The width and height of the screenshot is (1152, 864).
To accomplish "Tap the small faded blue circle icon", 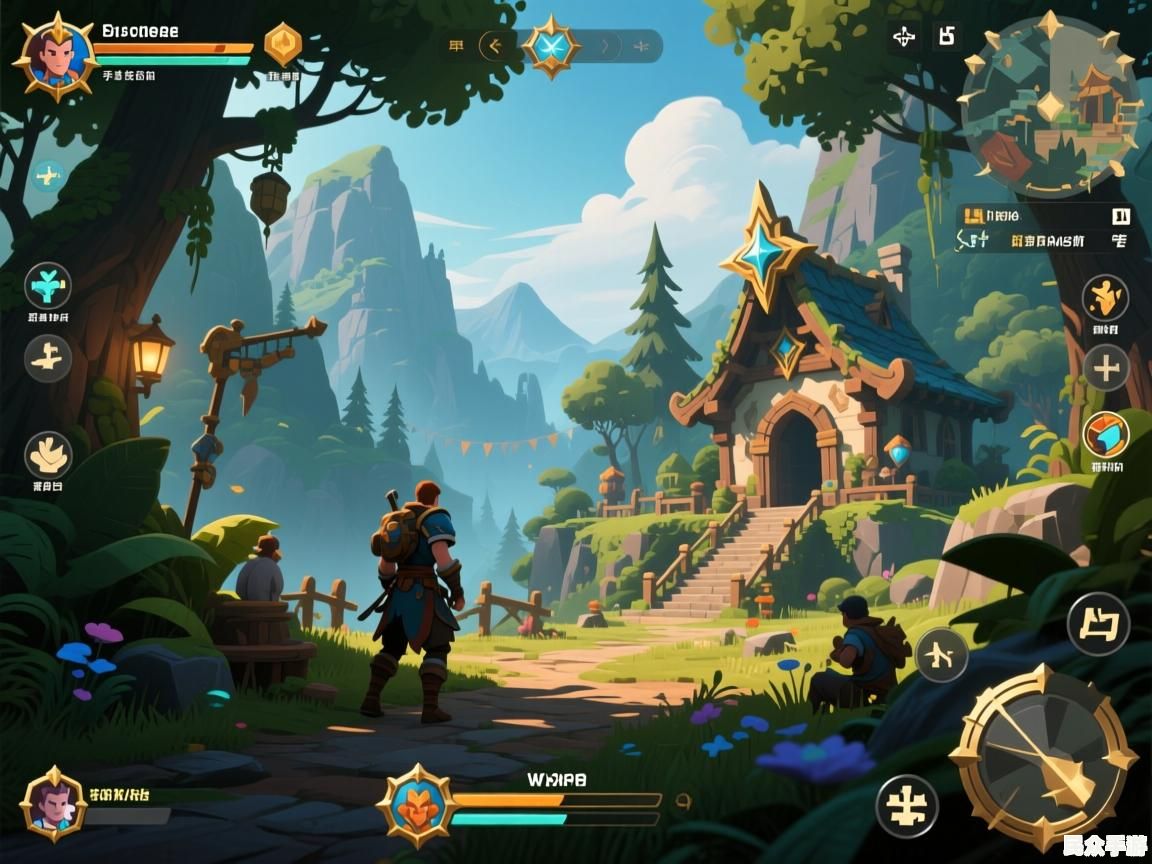I will tap(47, 176).
